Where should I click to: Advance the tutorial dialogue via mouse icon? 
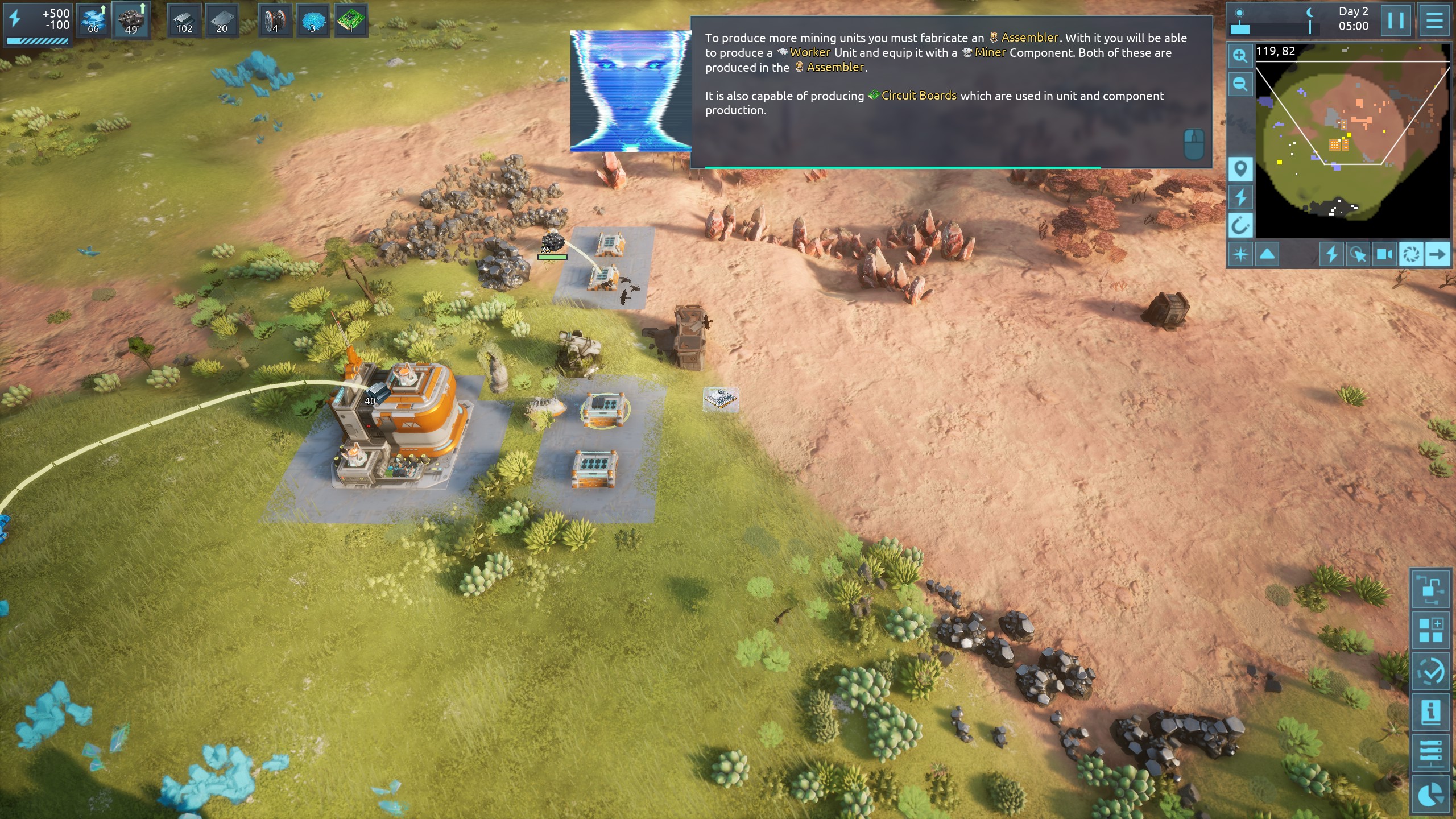[1194, 144]
